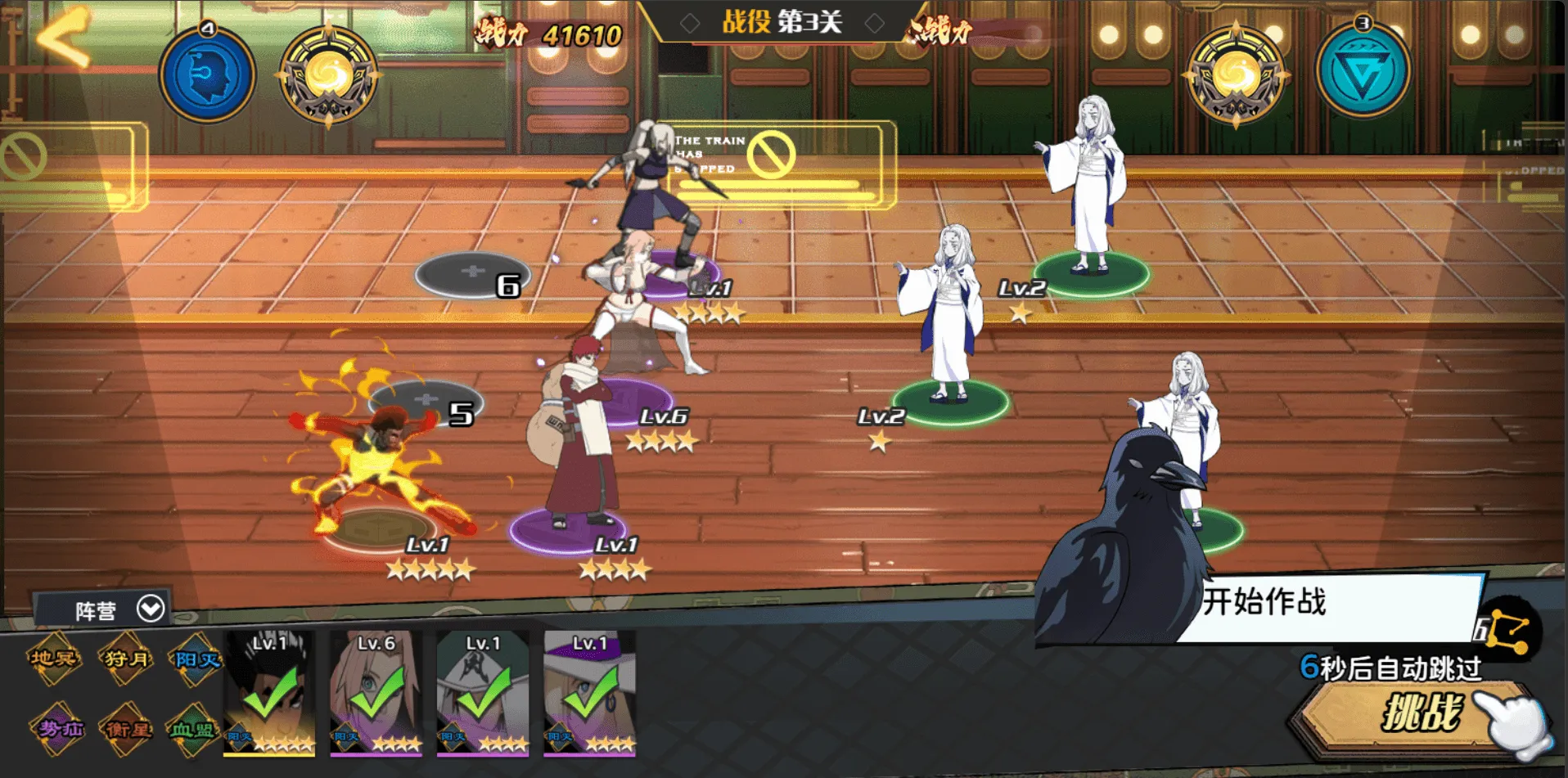
Task: Pick the green 血盟 faction filter
Action: point(193,728)
